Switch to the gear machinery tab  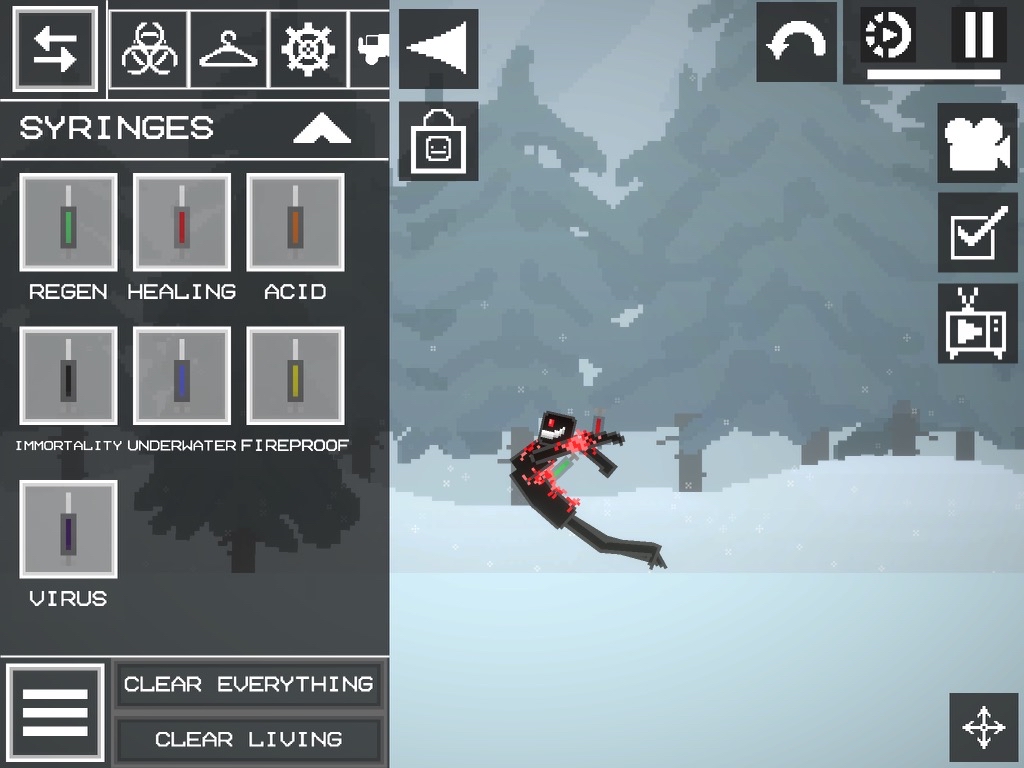click(308, 48)
